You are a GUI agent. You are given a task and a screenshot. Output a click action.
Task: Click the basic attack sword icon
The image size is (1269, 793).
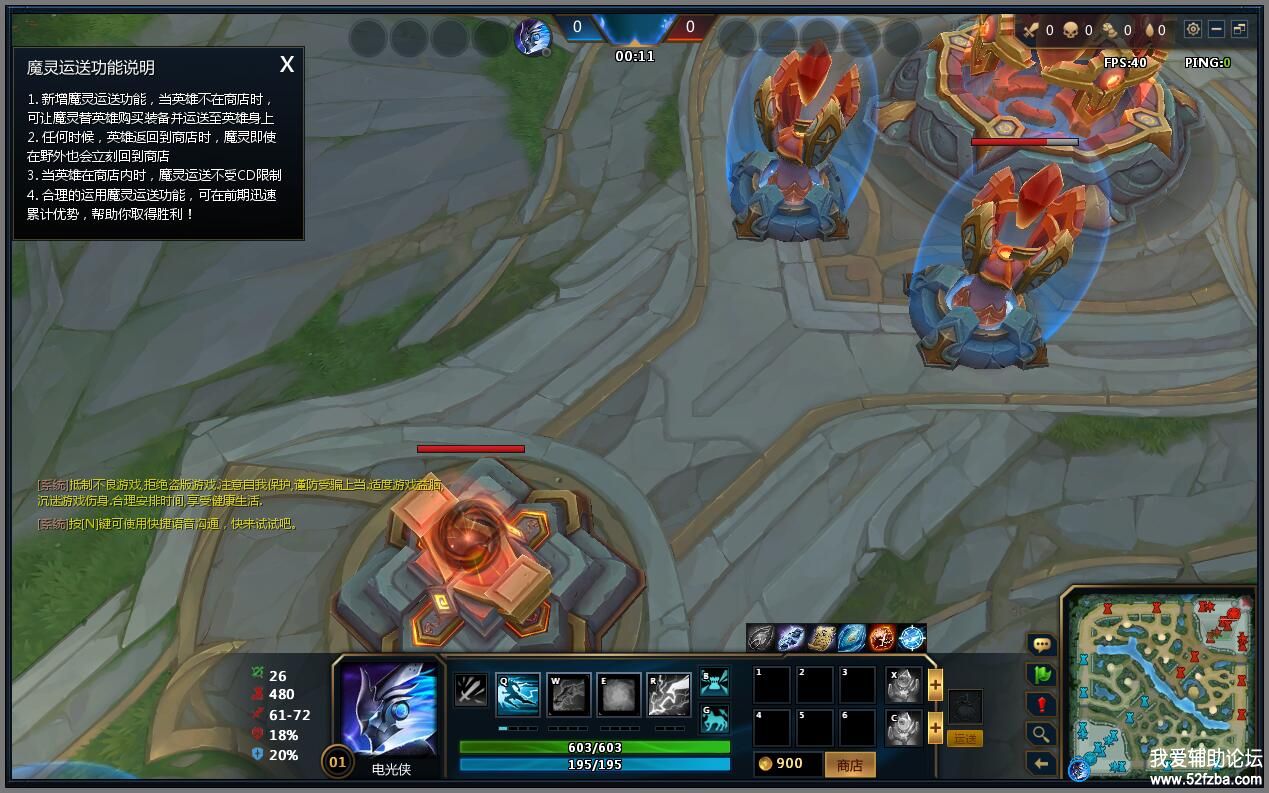pos(471,690)
